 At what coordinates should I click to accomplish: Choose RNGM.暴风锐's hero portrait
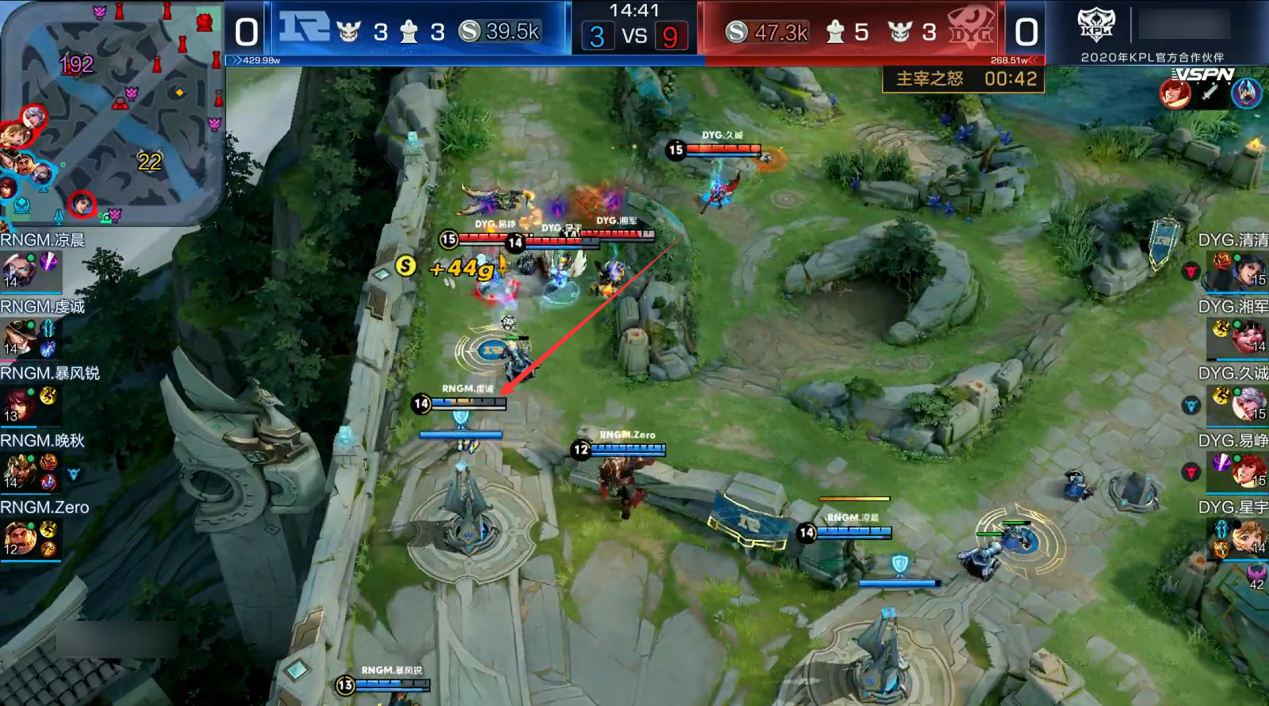[x=18, y=404]
